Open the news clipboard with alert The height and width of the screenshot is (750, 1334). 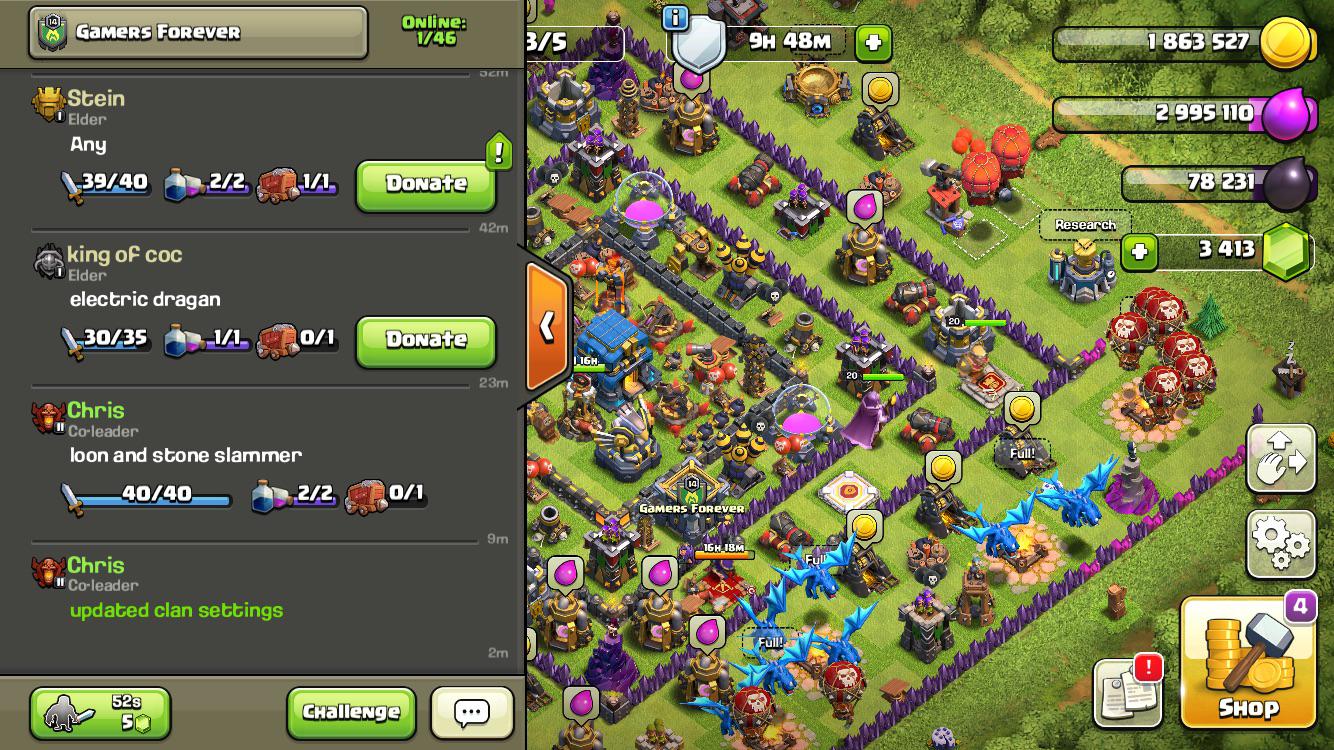coord(1128,692)
